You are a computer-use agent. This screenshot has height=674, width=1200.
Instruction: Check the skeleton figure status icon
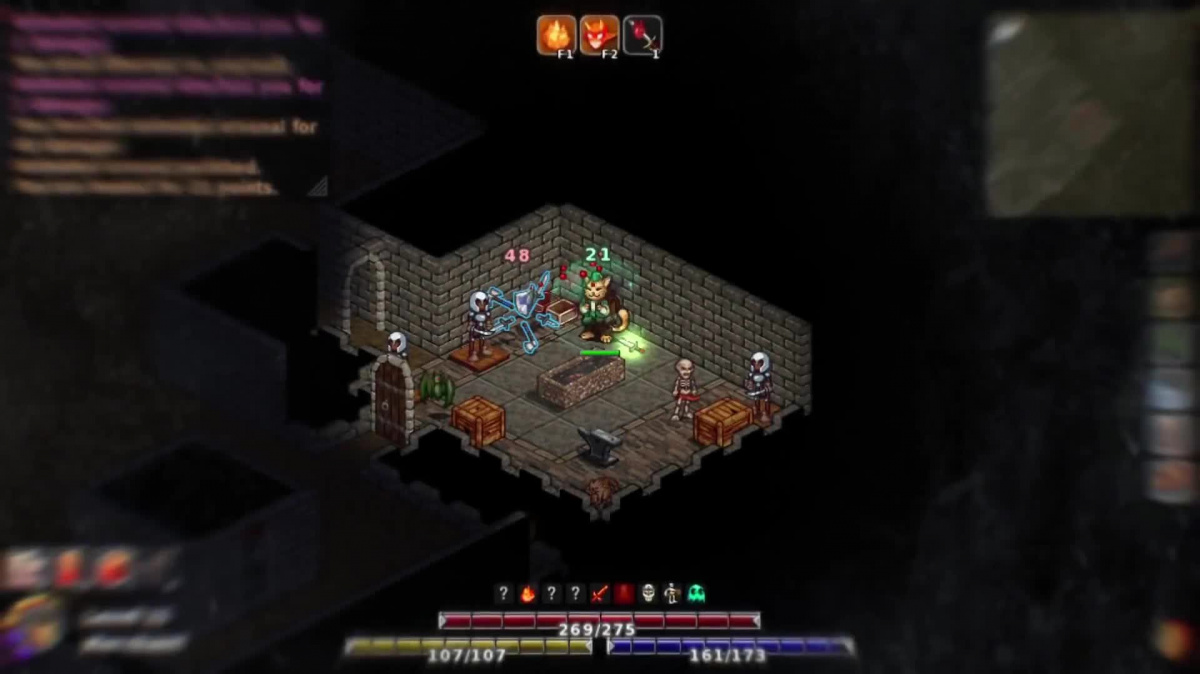click(672, 594)
